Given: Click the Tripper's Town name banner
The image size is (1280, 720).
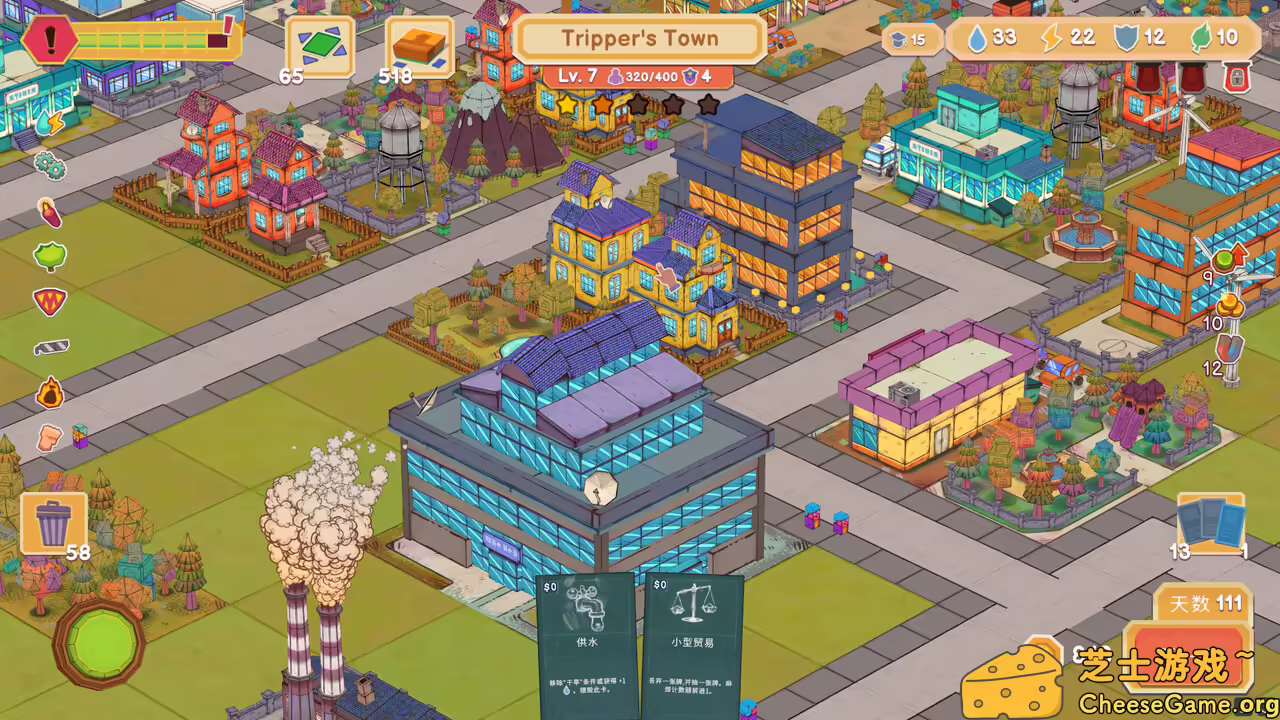Looking at the screenshot, I should point(640,39).
